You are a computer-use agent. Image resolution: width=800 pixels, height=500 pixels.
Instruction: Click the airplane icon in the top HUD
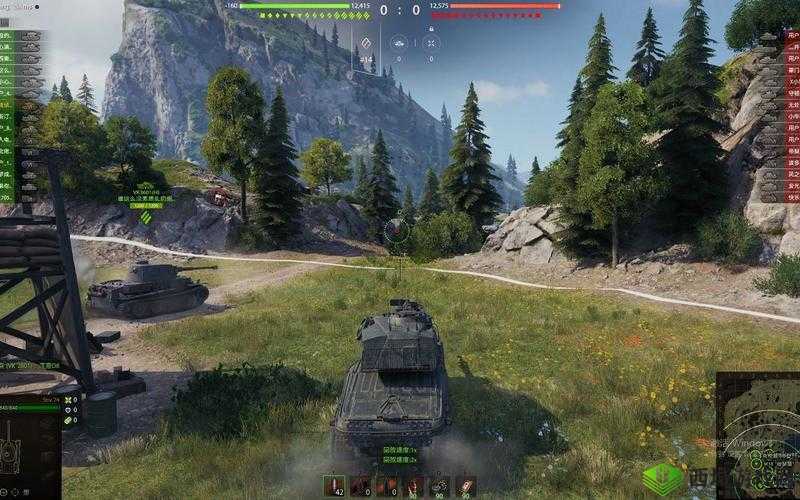(x=398, y=43)
